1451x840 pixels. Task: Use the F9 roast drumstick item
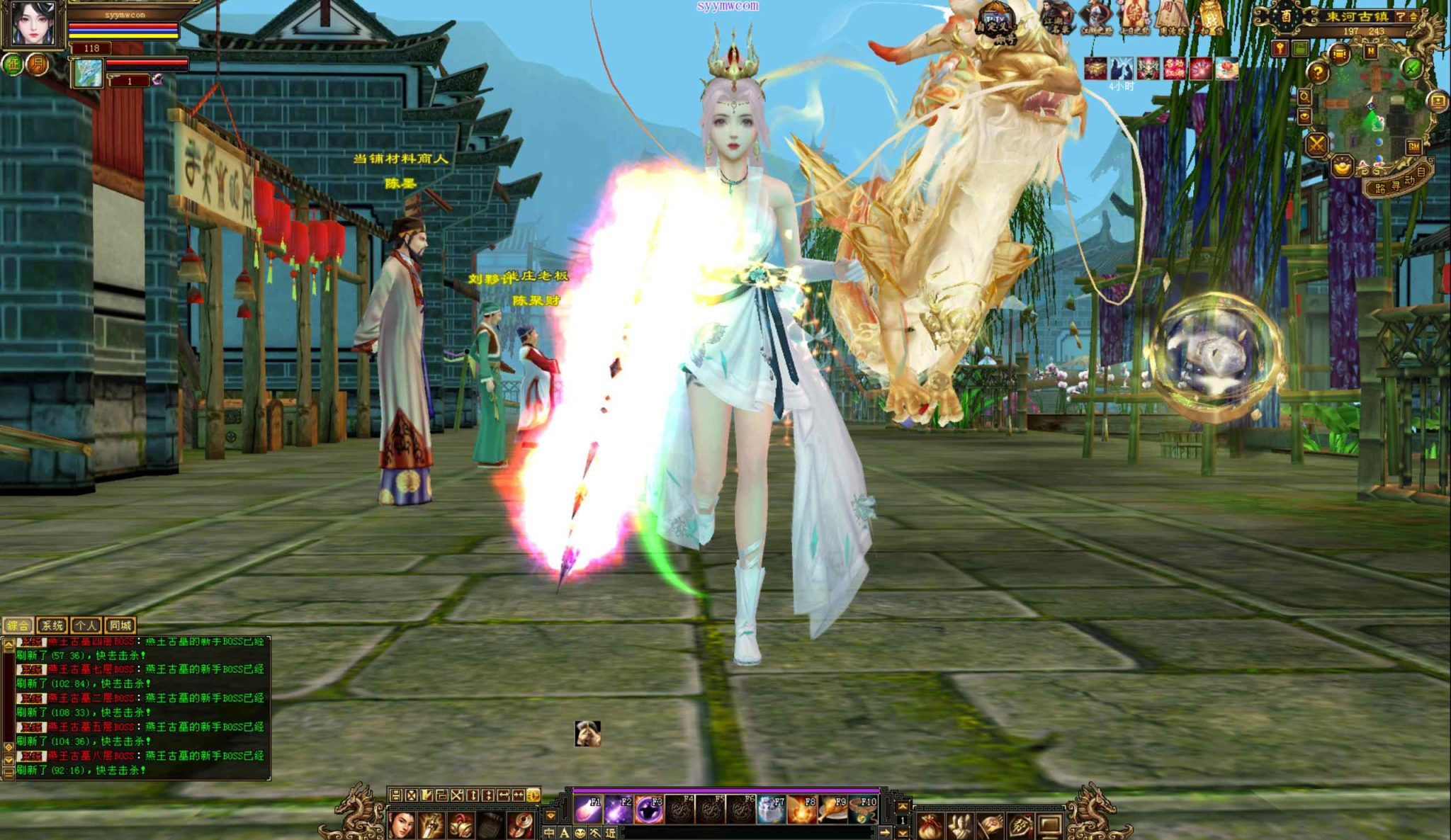[832, 809]
